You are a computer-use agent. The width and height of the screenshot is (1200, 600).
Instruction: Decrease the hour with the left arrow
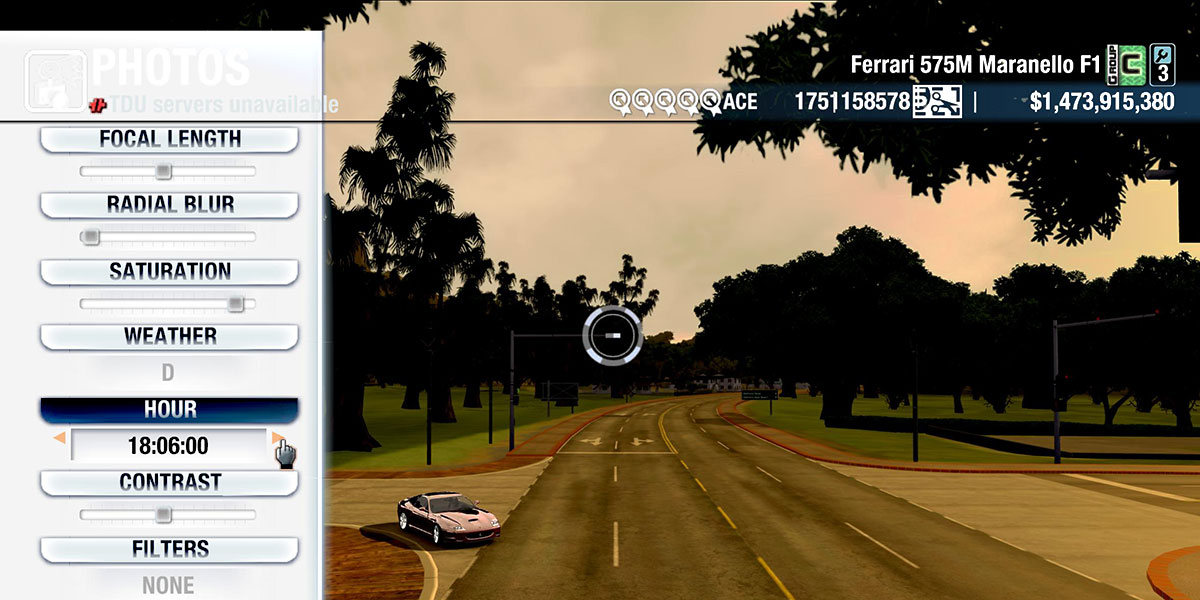60,438
